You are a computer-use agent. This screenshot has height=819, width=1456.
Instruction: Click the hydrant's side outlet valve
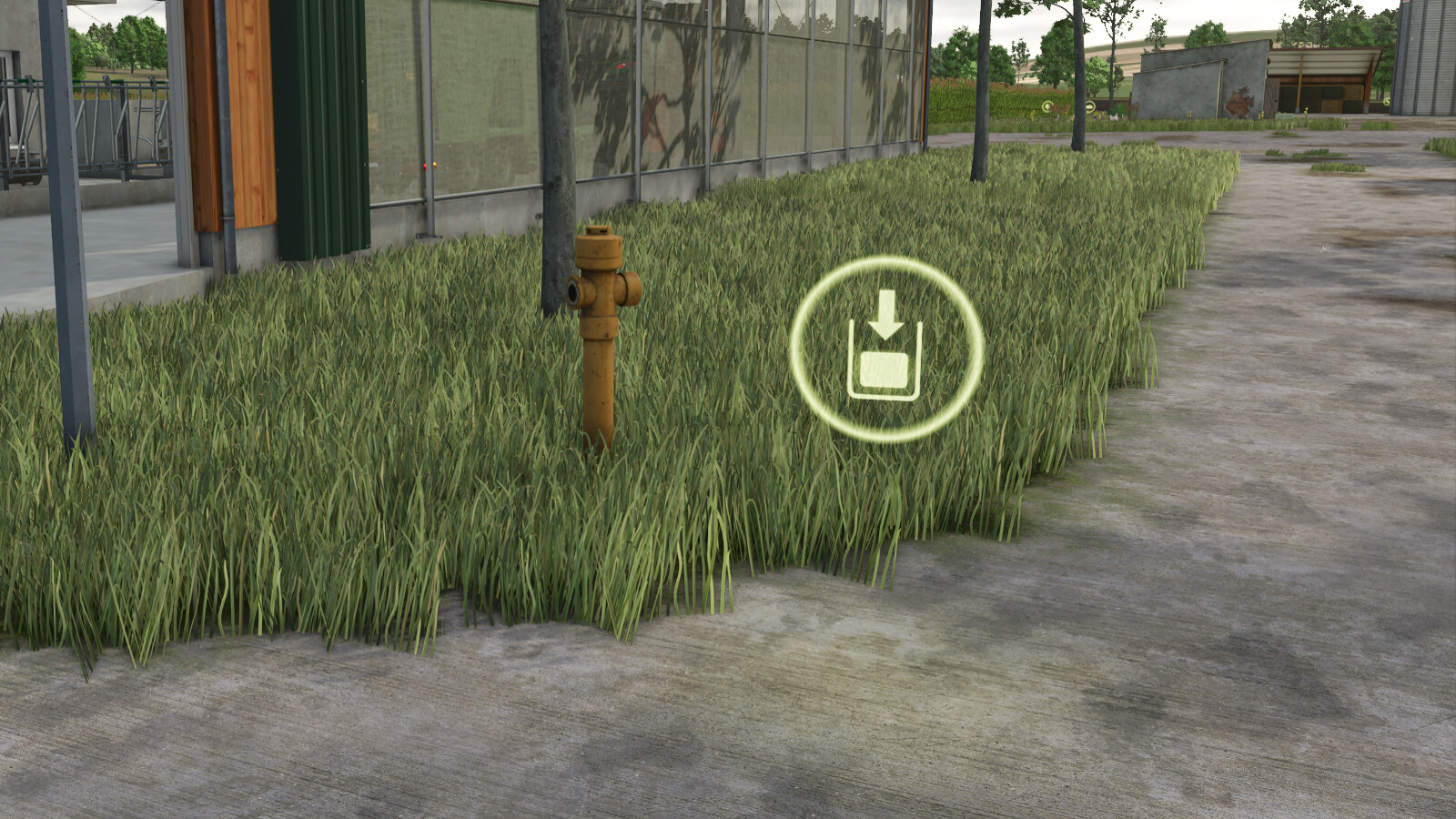[x=574, y=291]
